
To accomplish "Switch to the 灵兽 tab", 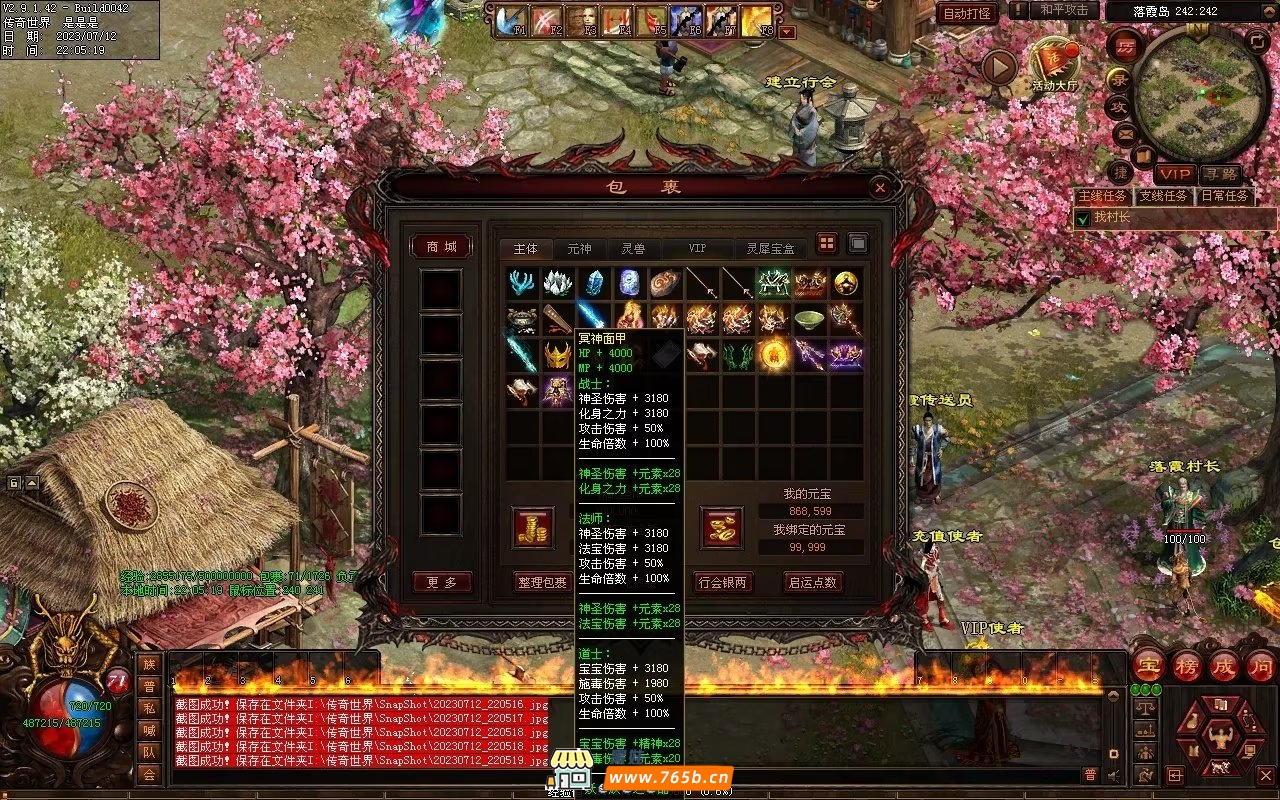I will [x=632, y=249].
